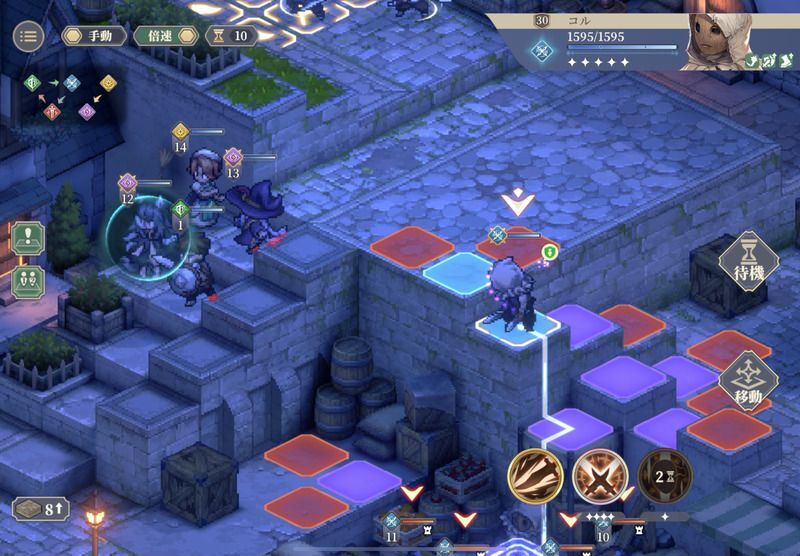Select the skill on 2-turn cooldown
This screenshot has width=800, height=556.
click(664, 475)
